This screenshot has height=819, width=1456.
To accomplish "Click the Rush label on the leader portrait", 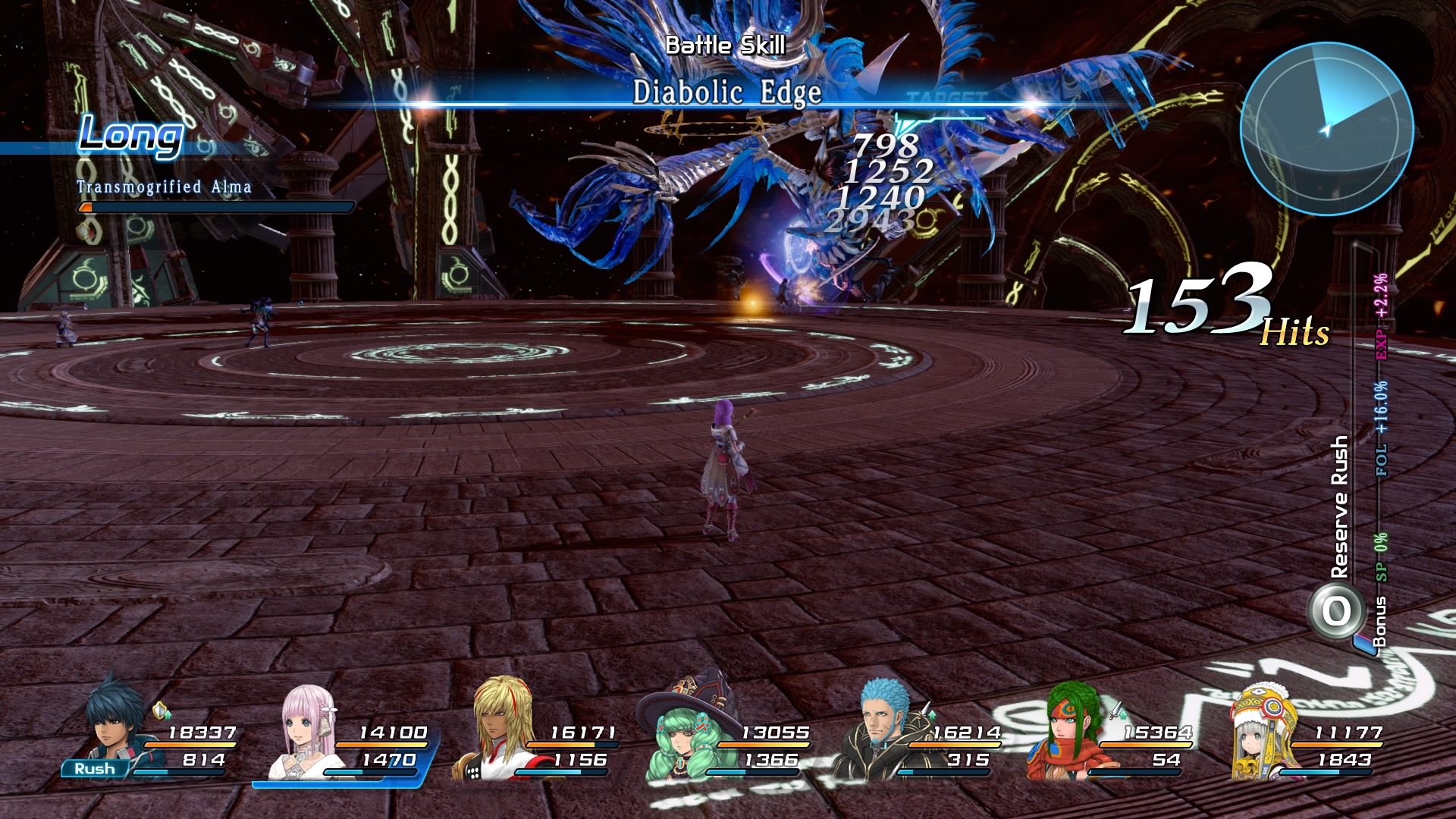I will tap(95, 769).
